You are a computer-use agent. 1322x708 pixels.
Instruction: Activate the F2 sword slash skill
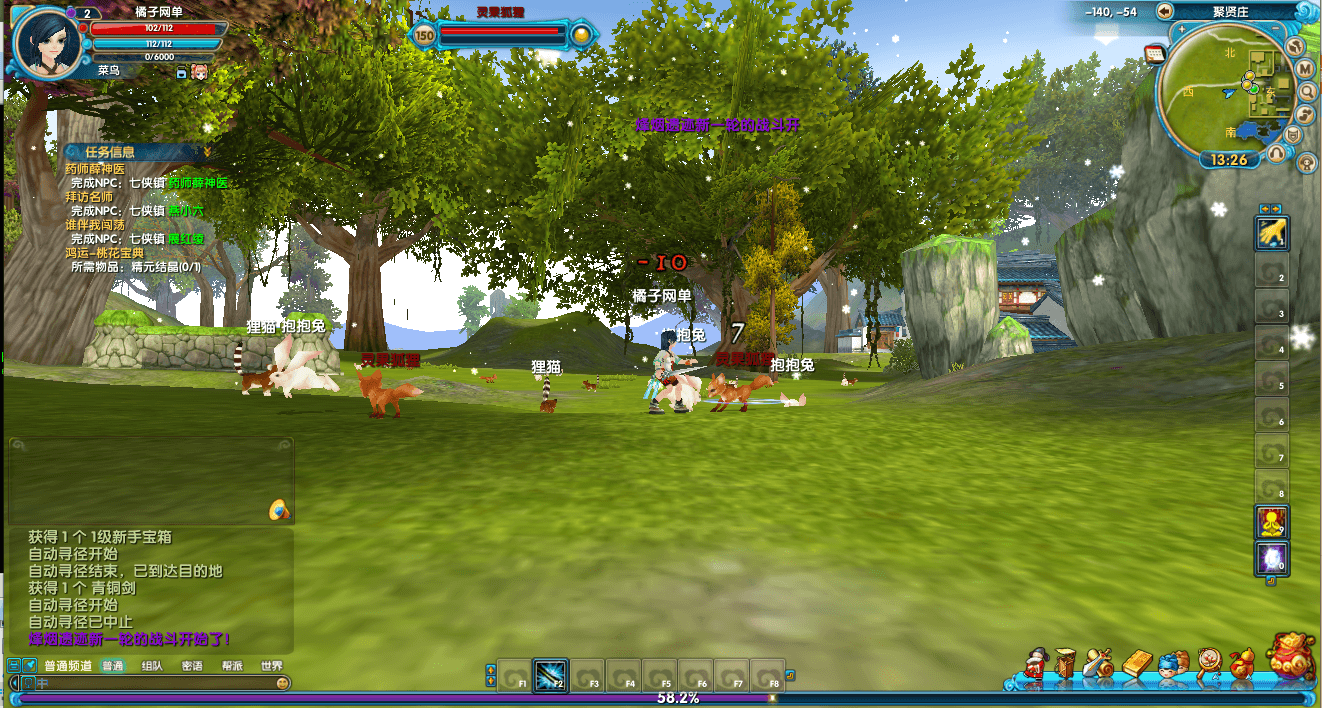550,674
